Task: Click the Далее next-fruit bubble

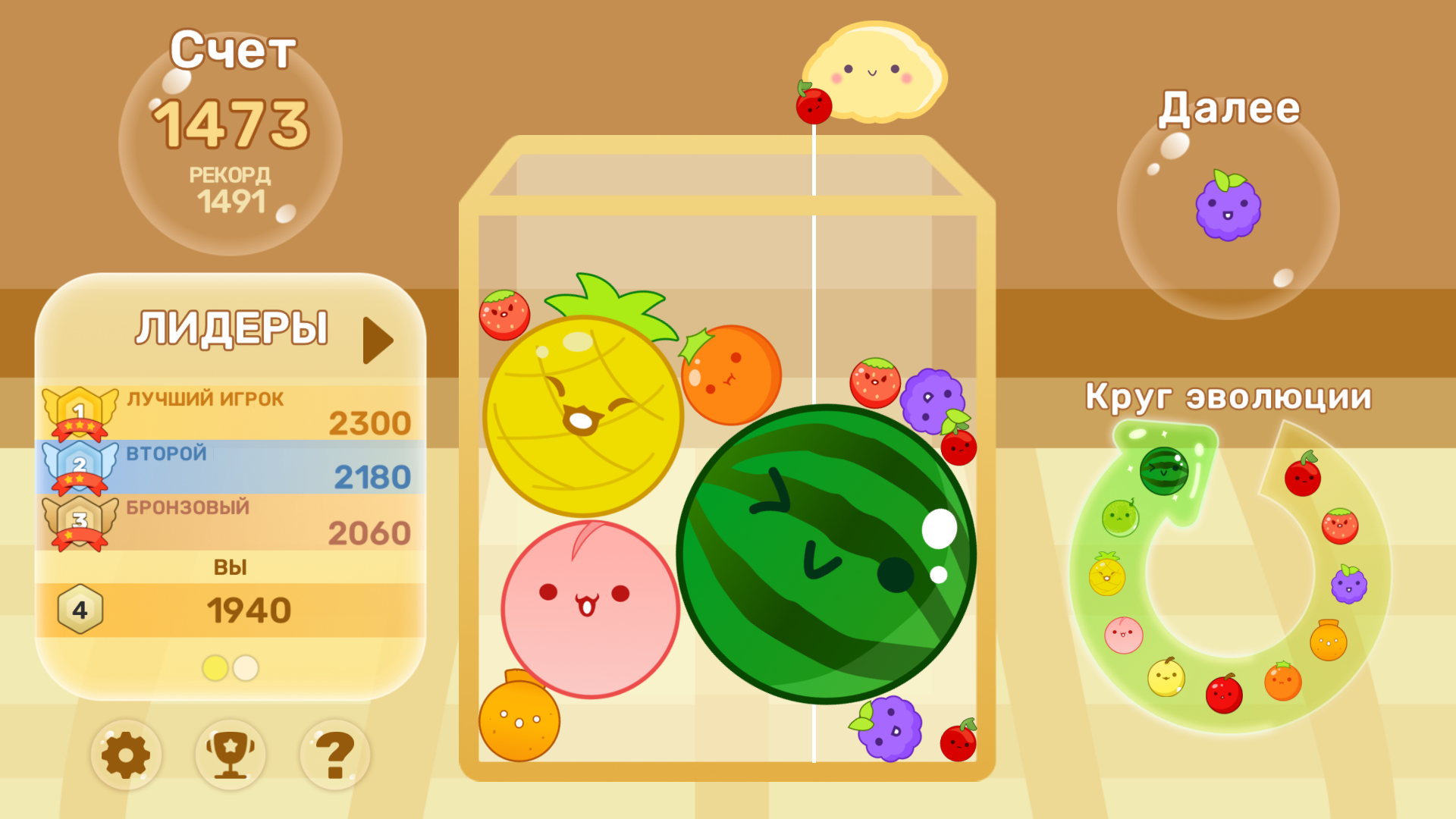Action: [x=1228, y=212]
